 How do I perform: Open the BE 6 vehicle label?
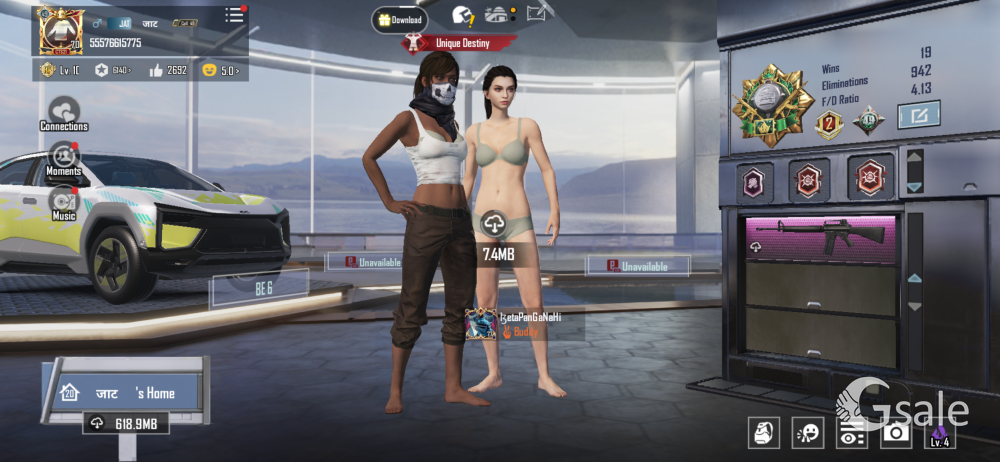click(264, 288)
